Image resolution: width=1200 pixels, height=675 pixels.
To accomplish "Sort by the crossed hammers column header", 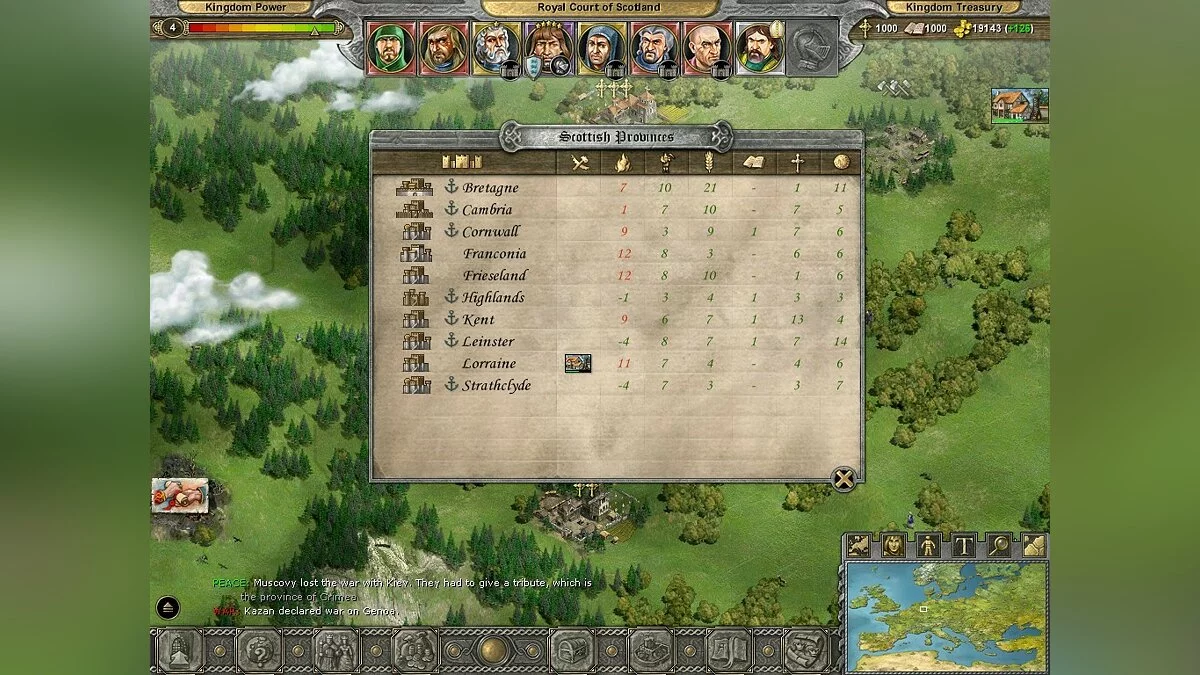I will point(579,162).
